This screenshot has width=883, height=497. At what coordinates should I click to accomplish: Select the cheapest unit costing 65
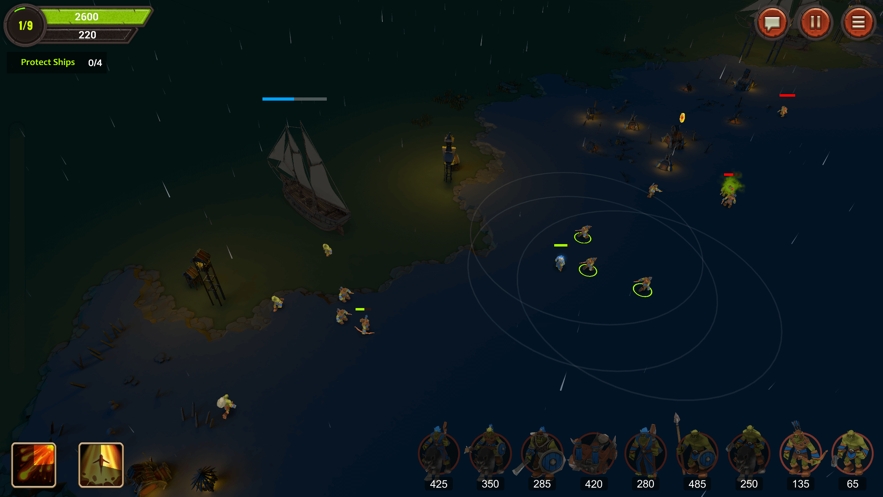pos(852,454)
